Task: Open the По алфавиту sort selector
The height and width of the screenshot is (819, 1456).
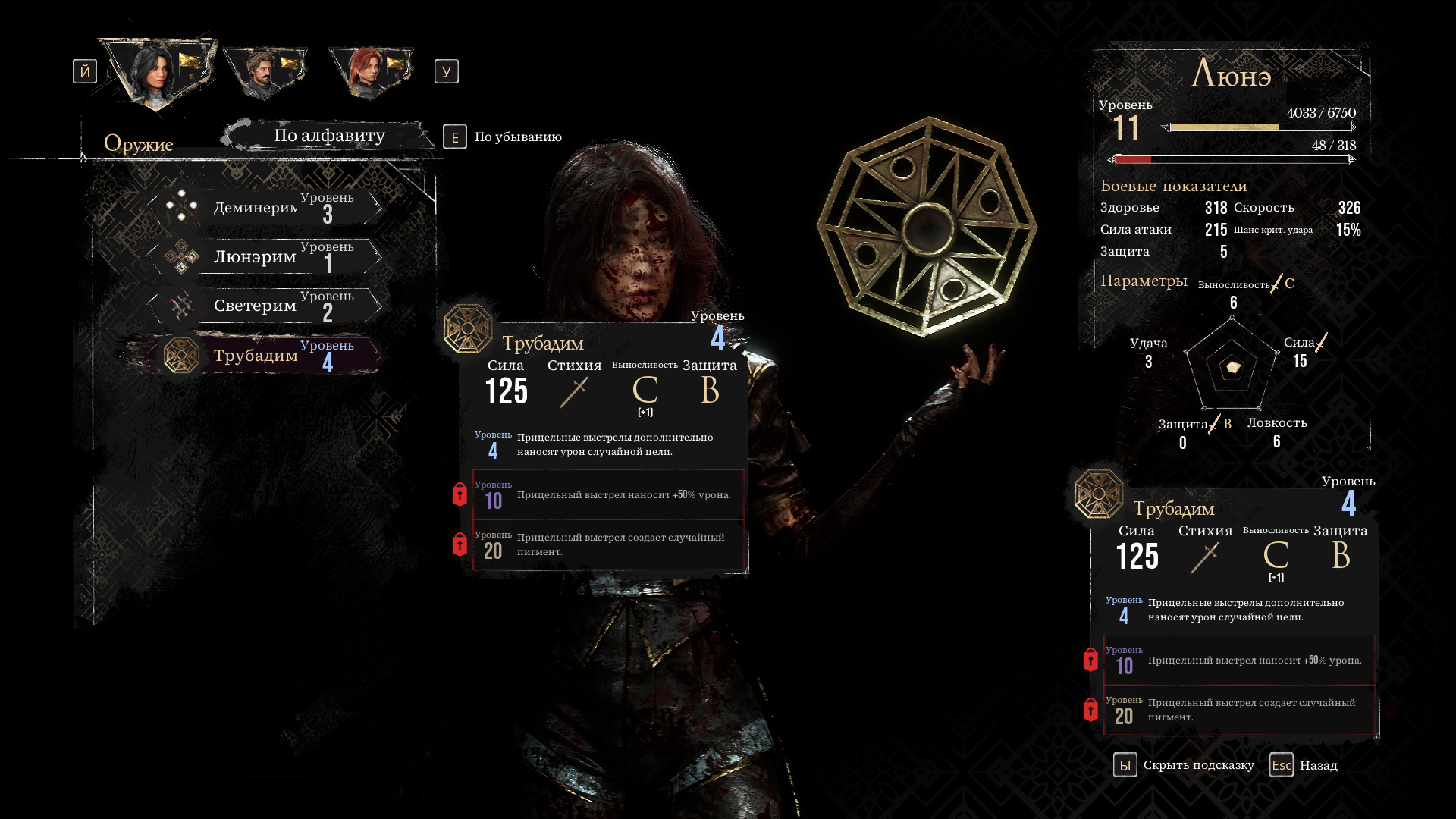Action: pos(328,136)
